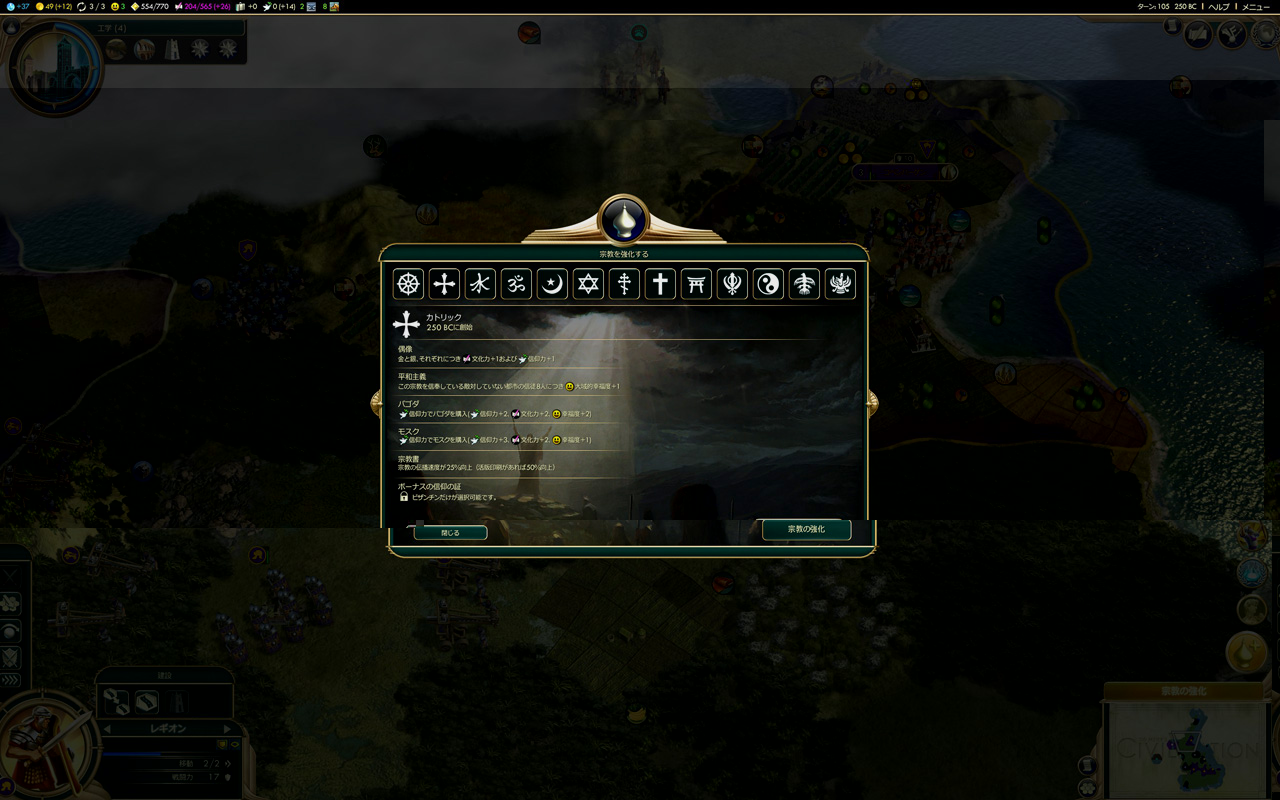Select the Buddhism dharma wheel icon
Screen dimensions: 1280x800
point(408,284)
